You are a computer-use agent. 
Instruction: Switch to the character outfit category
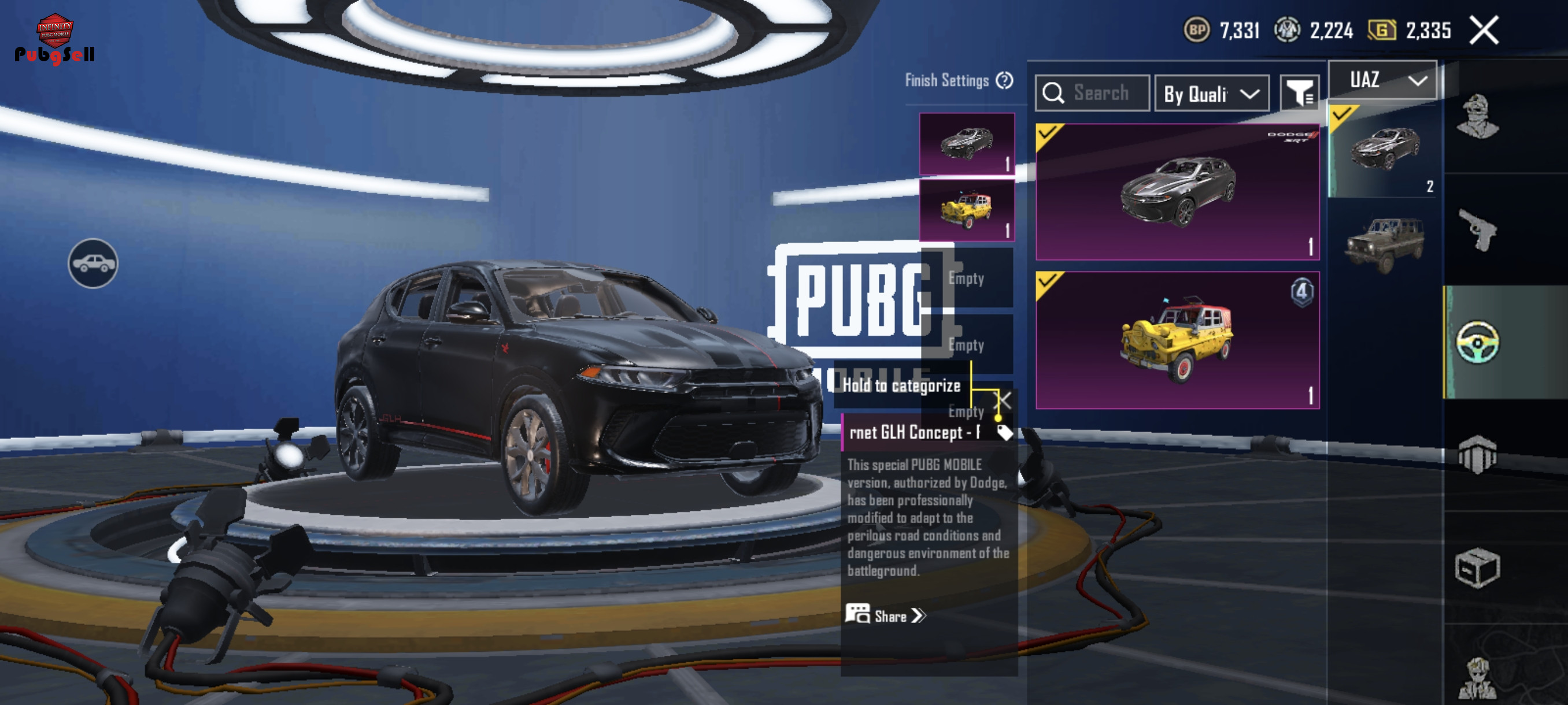1477,116
